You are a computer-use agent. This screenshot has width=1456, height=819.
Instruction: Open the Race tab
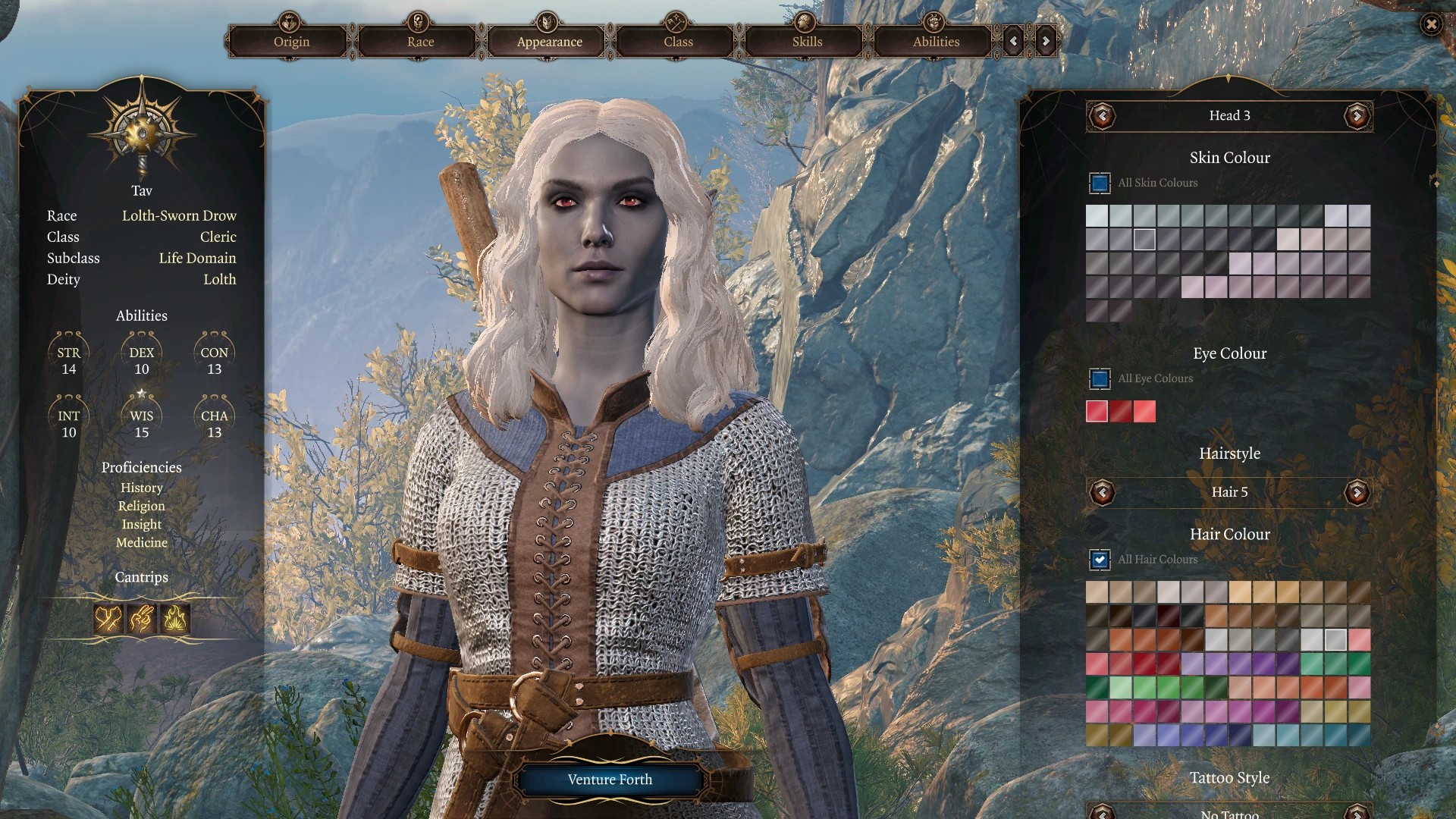tap(420, 42)
